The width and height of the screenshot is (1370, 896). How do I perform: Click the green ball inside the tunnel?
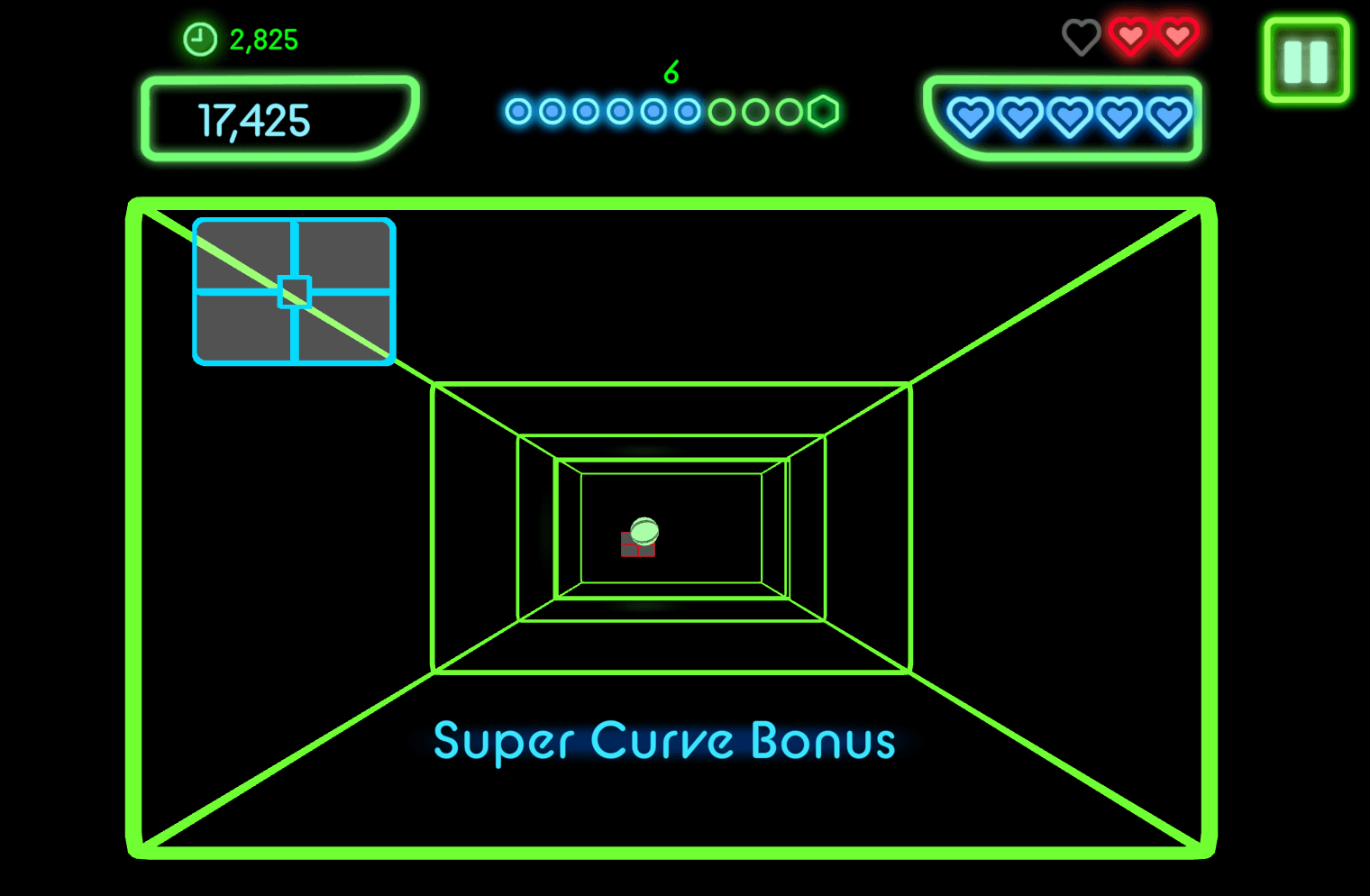[x=644, y=534]
